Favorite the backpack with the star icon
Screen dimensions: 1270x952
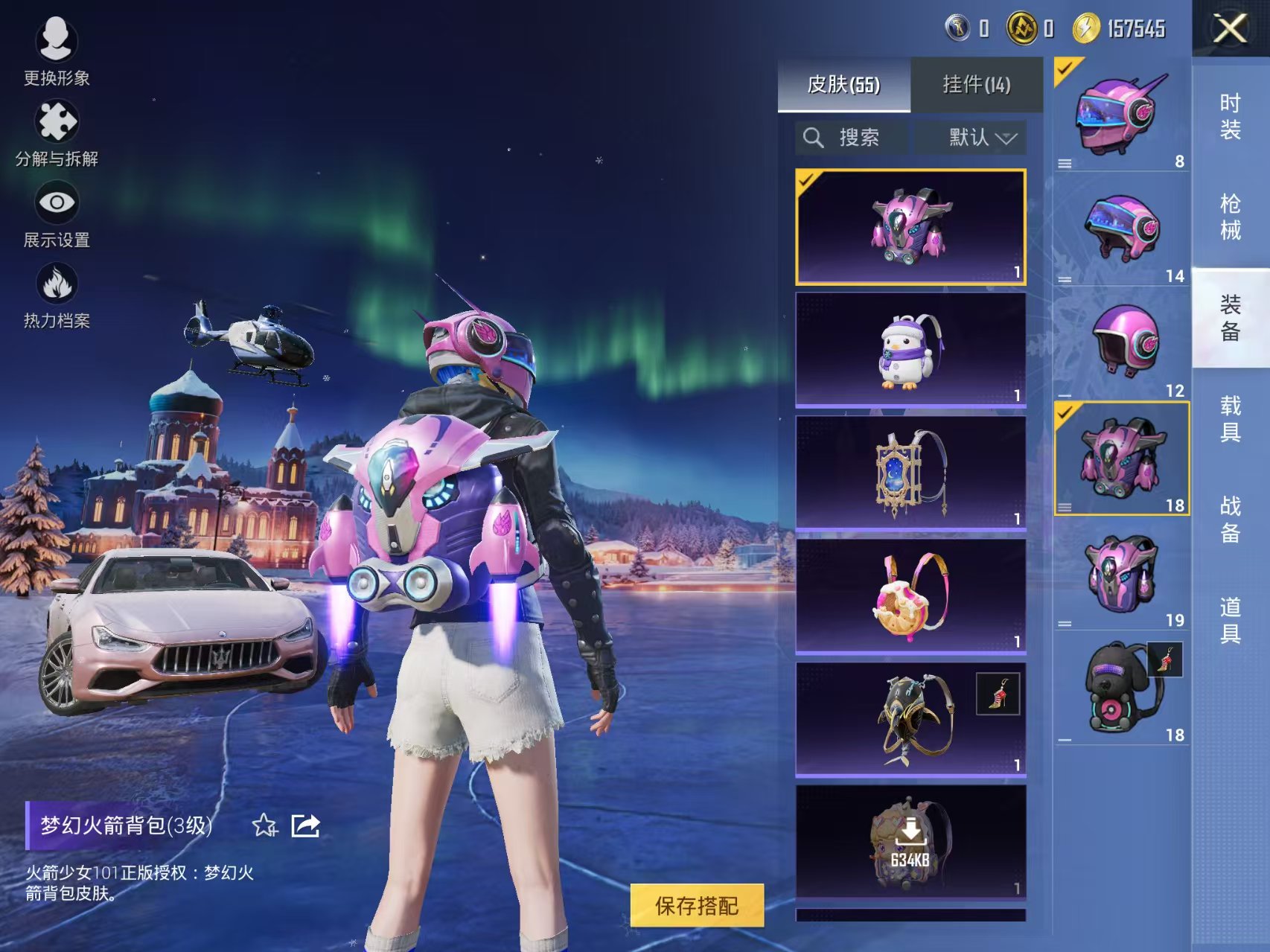[264, 825]
